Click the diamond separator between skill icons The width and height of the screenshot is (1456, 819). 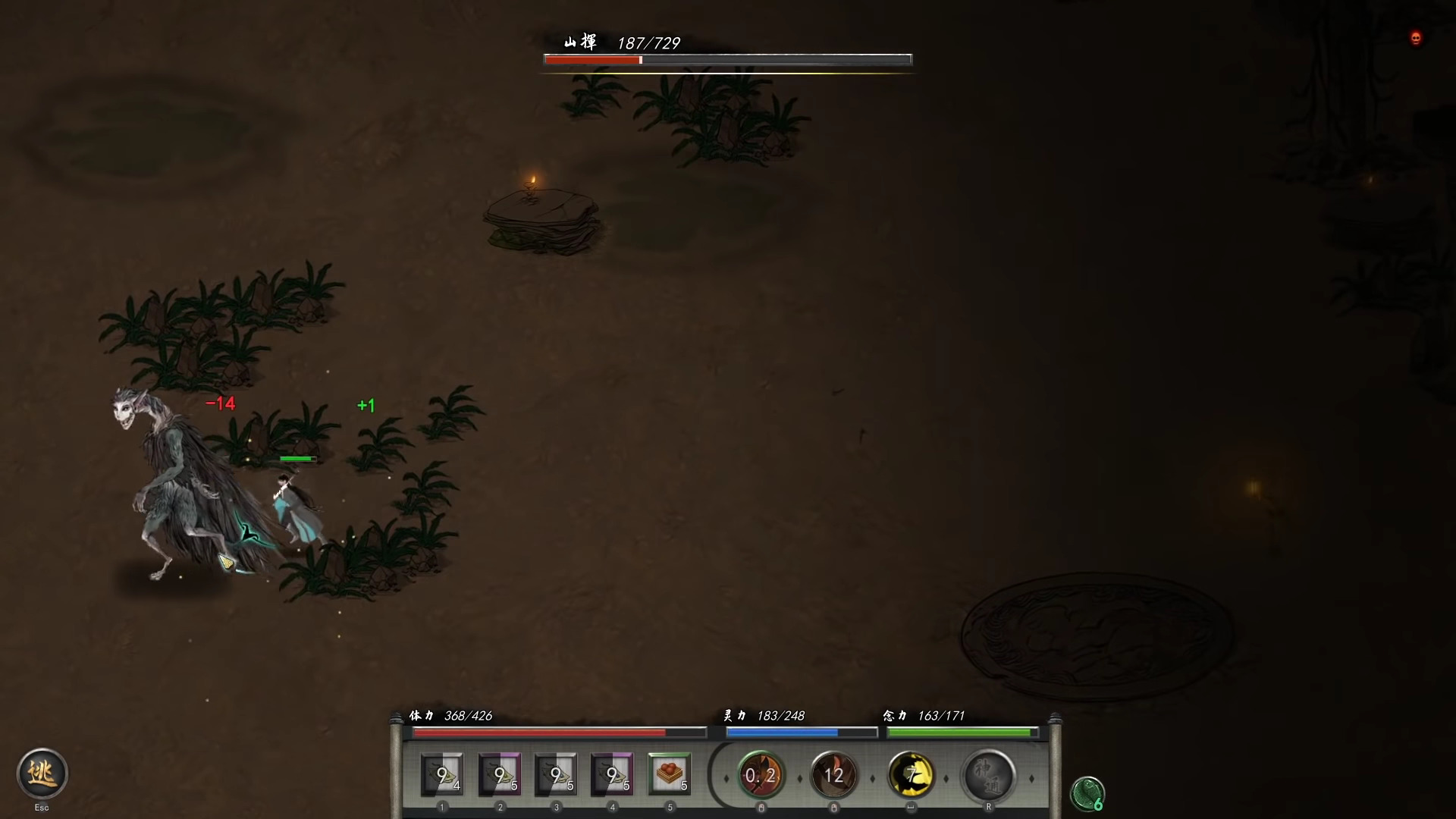click(799, 777)
